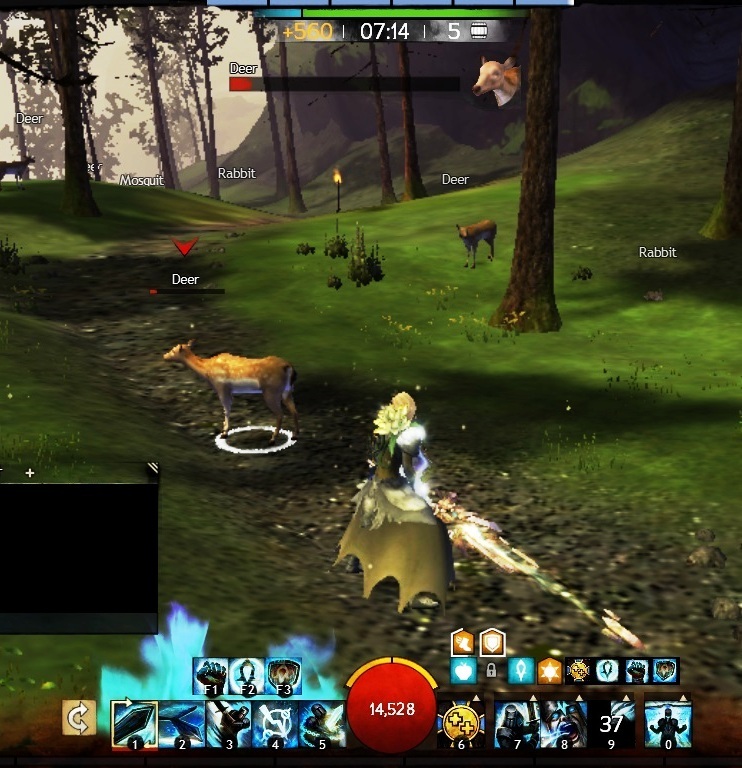Click the orange shield boon icon

click(x=492, y=642)
